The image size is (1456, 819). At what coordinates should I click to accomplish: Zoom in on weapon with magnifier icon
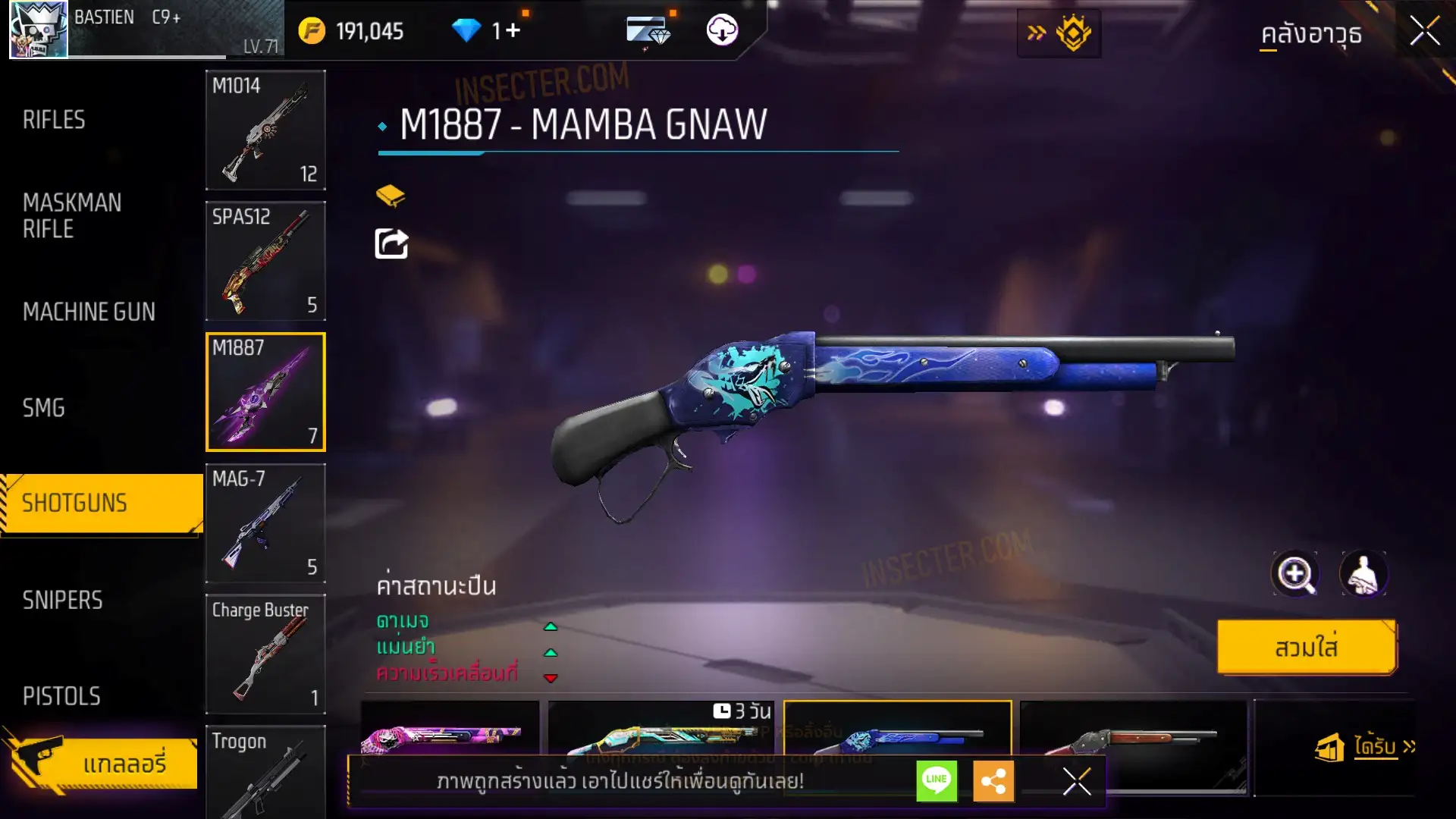click(1295, 574)
